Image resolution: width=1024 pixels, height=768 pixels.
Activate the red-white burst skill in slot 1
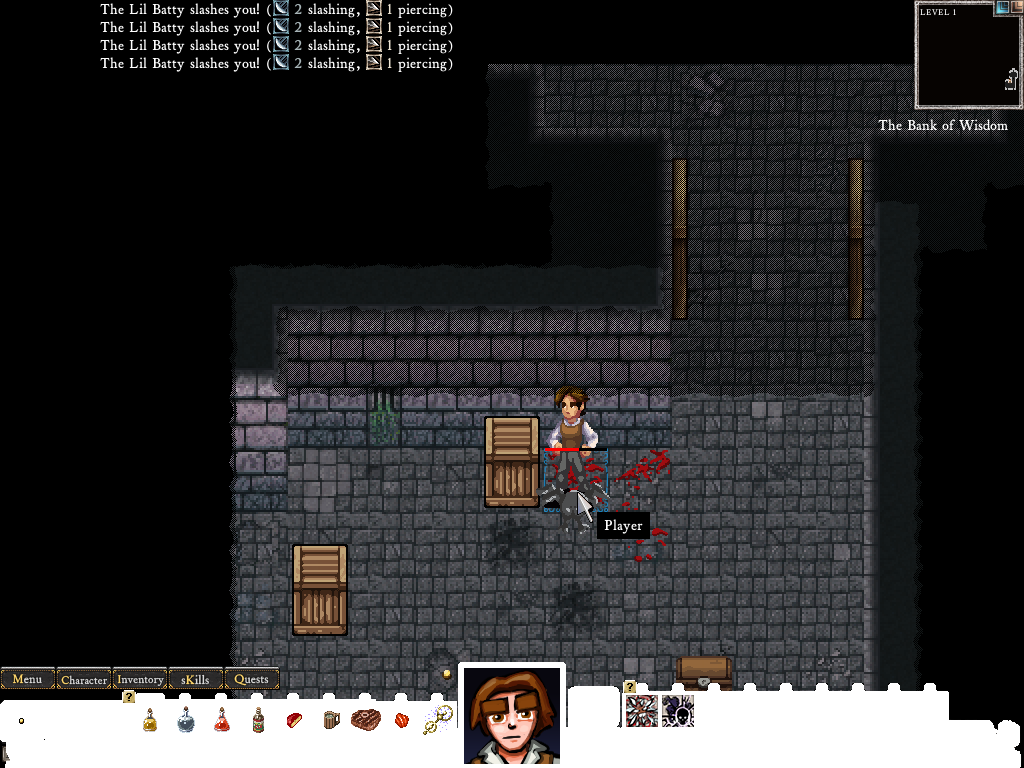(x=642, y=711)
